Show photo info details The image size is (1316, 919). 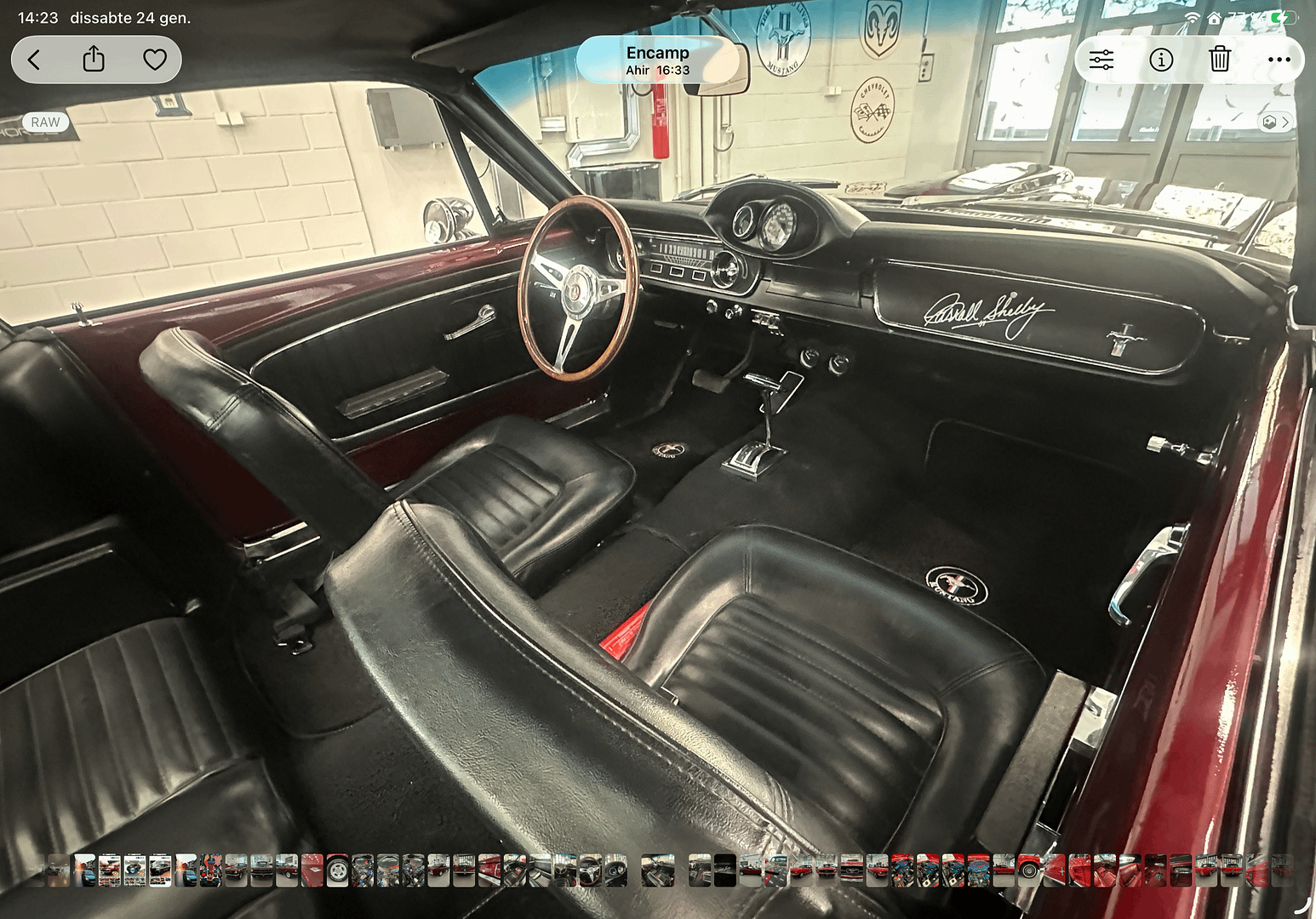(x=1161, y=60)
